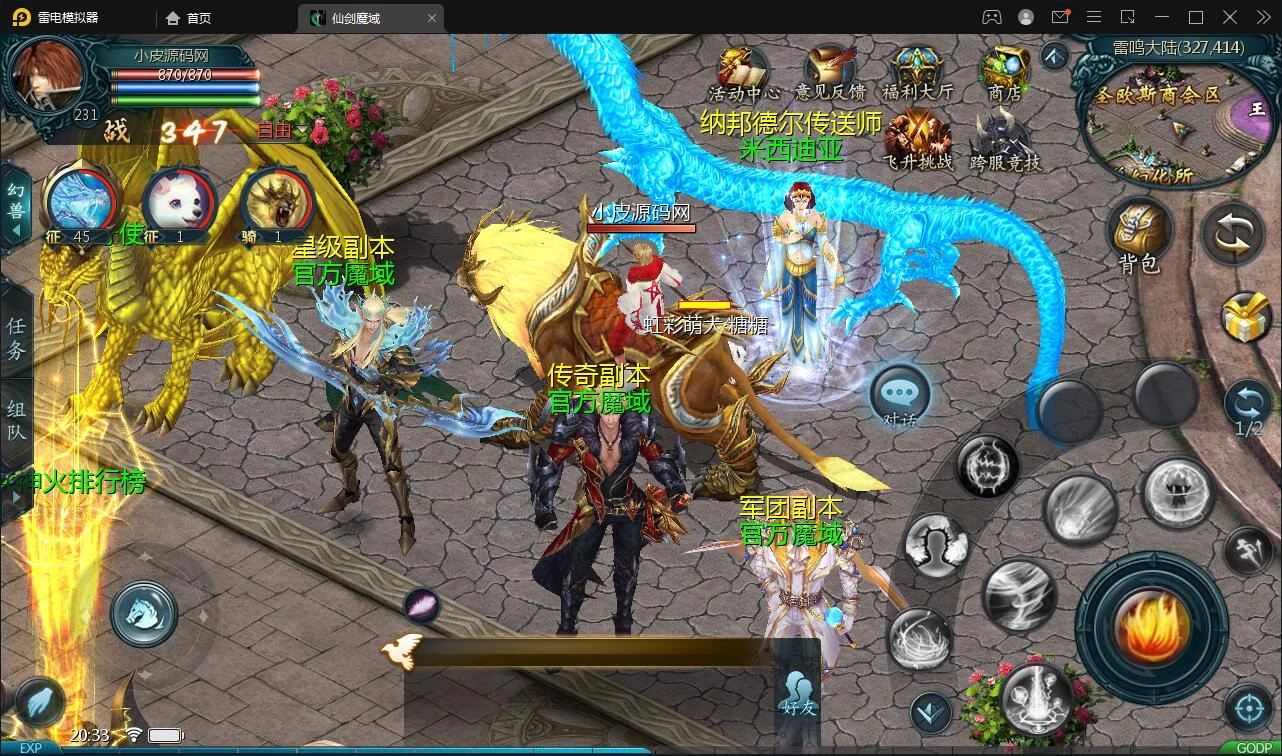
Task: Open the 好友 friends panel
Action: click(797, 691)
